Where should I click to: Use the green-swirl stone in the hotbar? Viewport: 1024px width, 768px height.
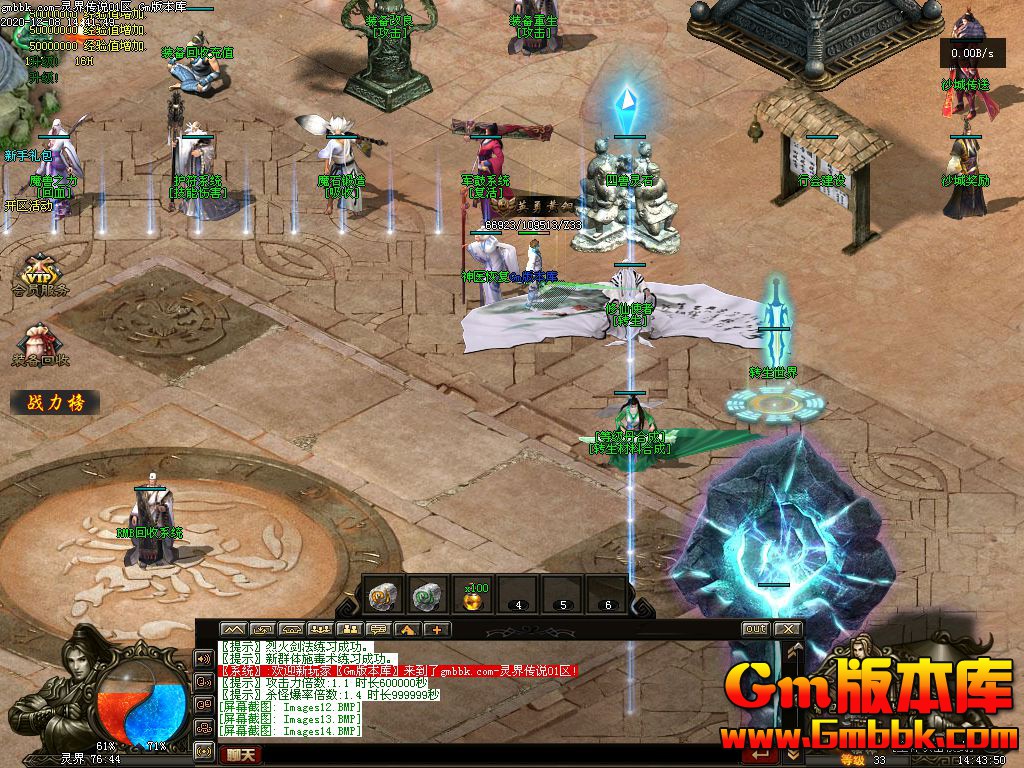pos(429,595)
